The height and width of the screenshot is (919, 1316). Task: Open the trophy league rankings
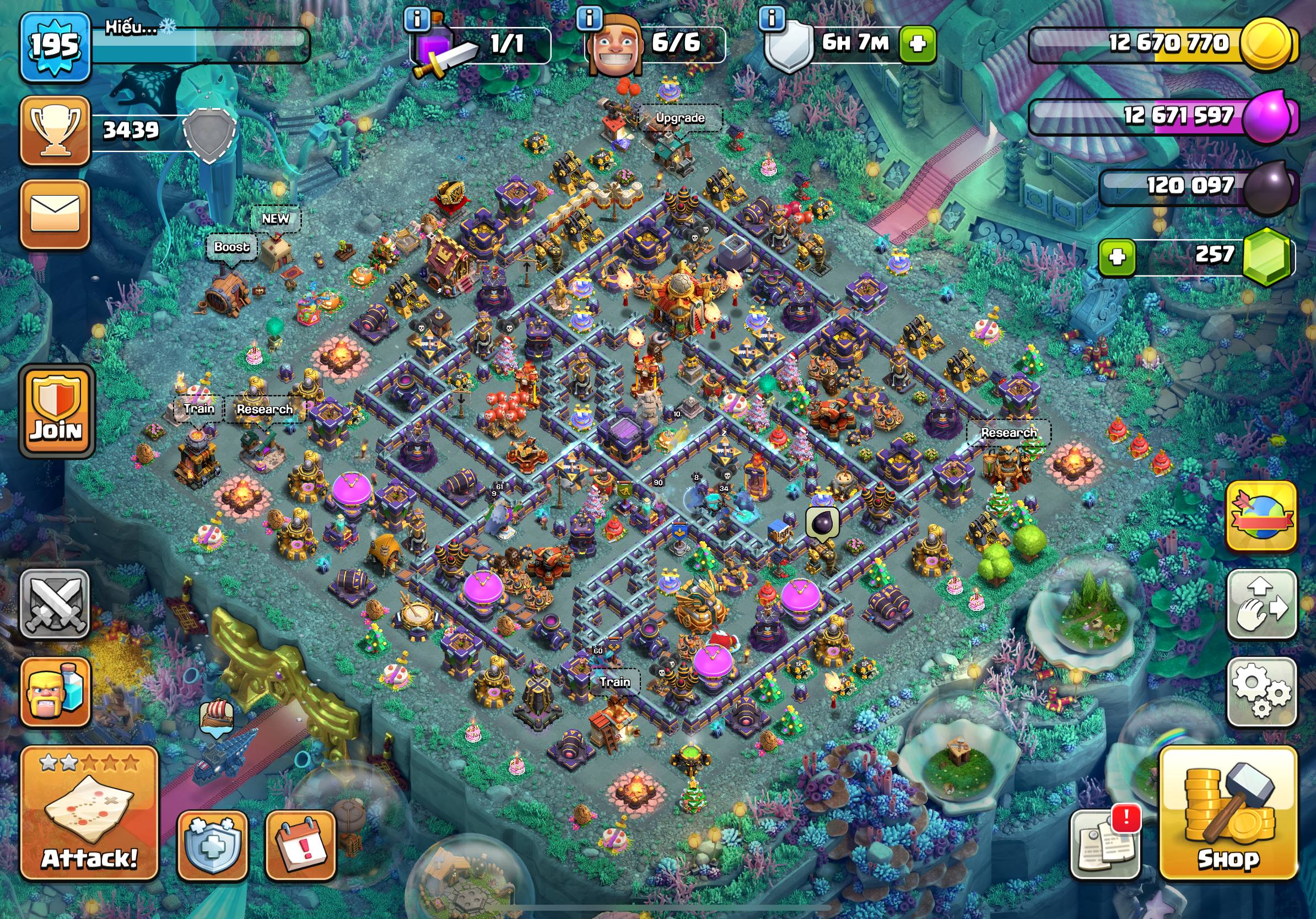[55, 131]
